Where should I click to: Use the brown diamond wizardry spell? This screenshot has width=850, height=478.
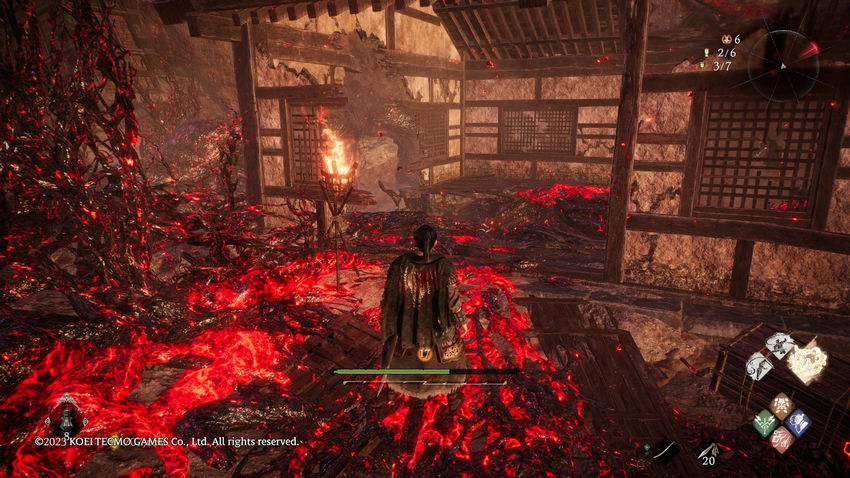(x=781, y=406)
